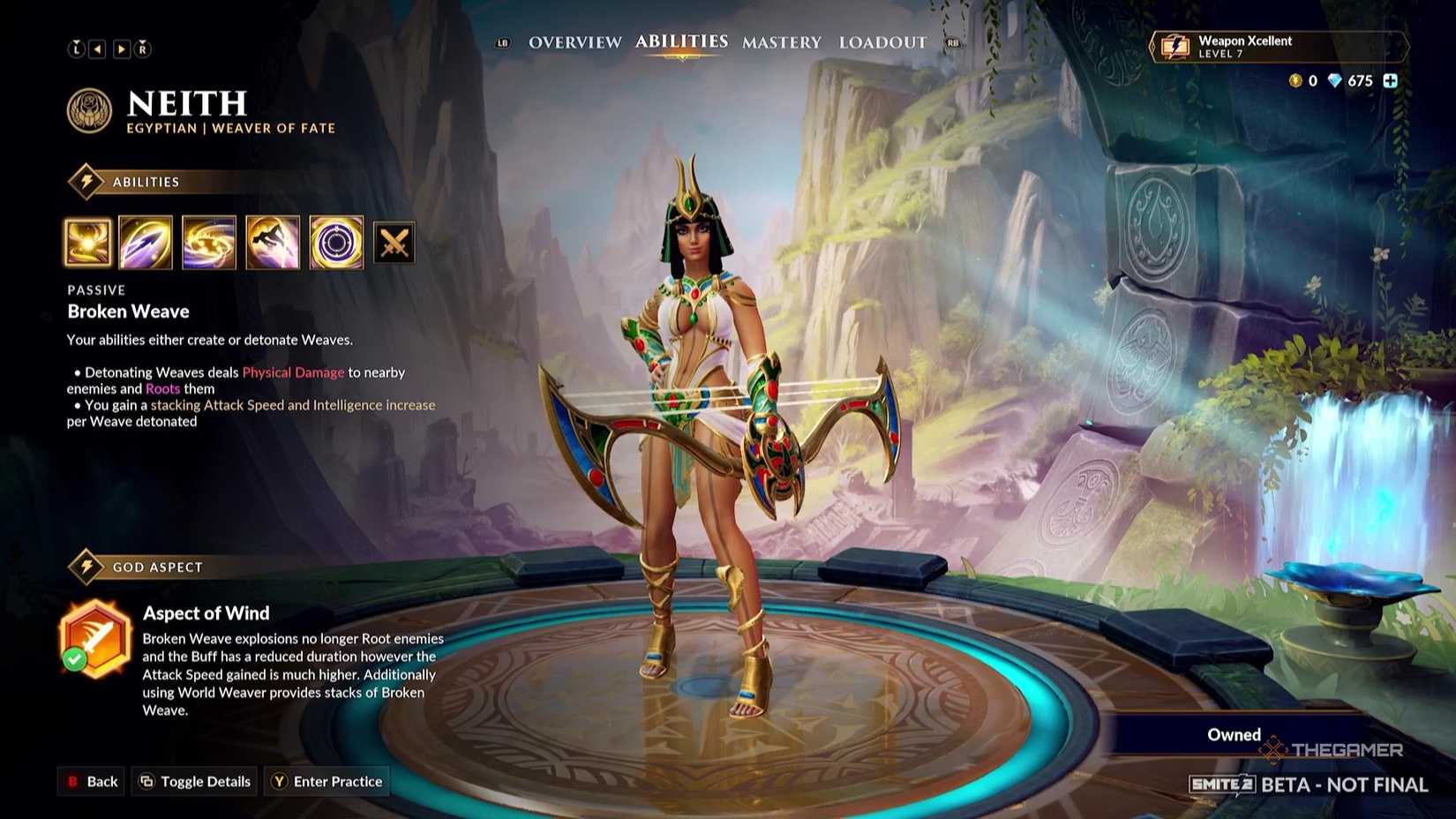This screenshot has width=1456, height=819.
Task: Click the right arrow navigation control
Action: click(x=121, y=49)
